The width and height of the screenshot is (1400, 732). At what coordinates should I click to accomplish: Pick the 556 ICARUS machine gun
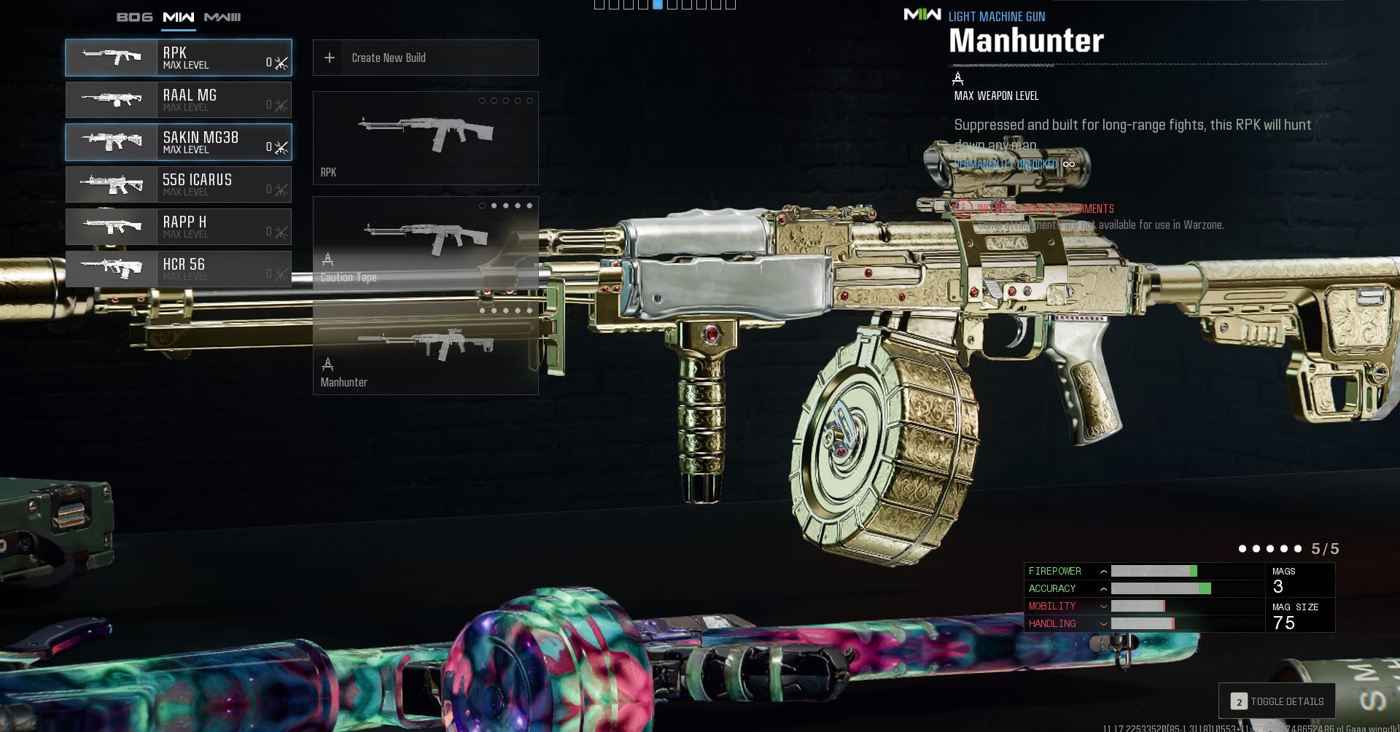(178, 184)
